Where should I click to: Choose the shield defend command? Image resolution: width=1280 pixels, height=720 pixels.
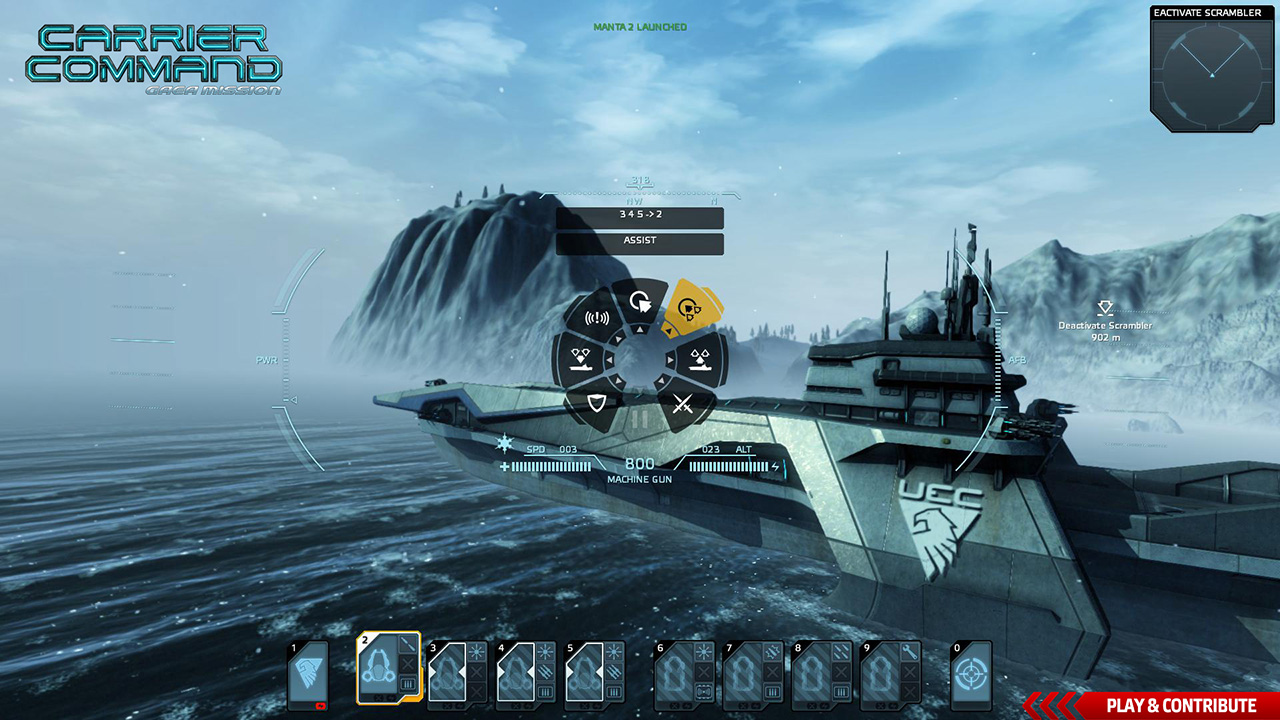tap(597, 405)
